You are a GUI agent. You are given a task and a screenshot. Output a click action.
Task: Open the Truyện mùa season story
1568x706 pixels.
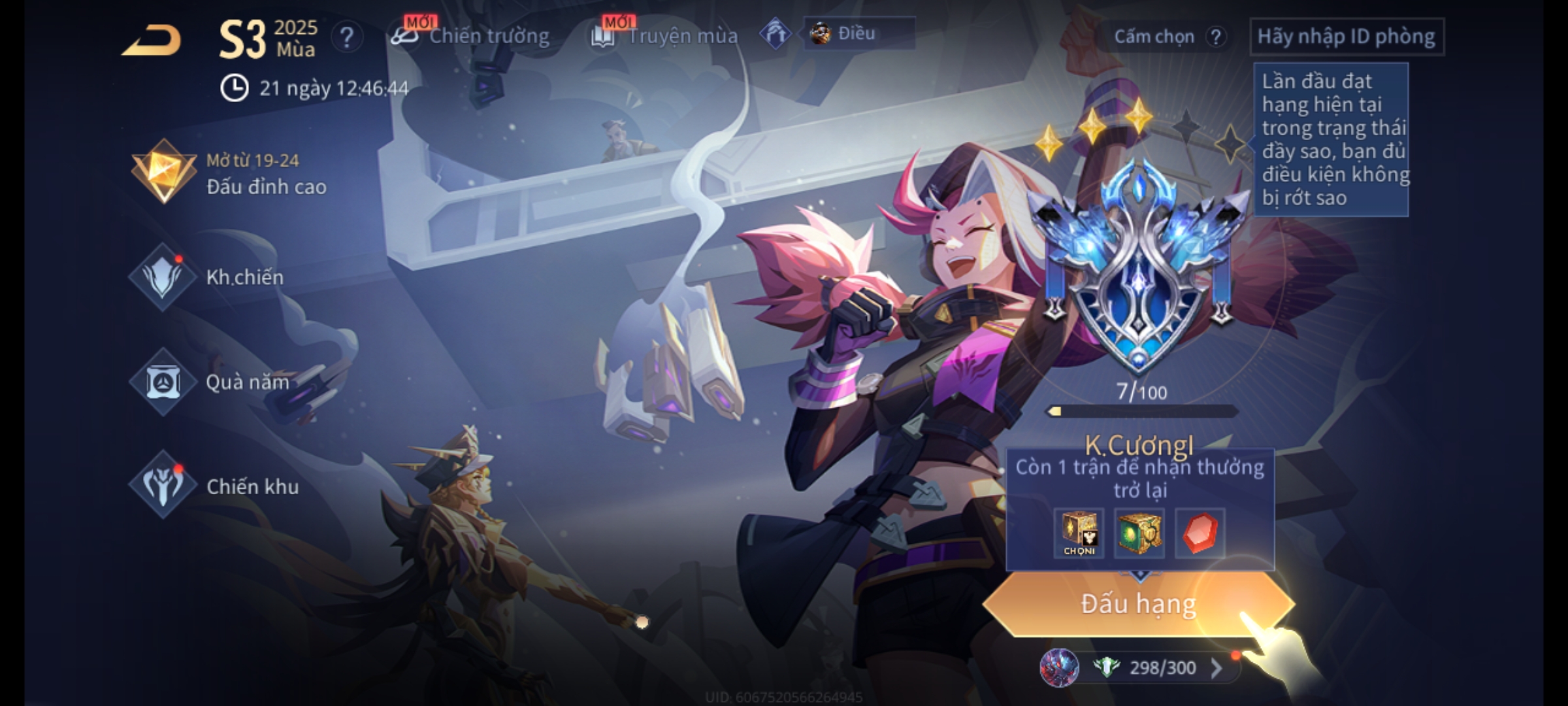665,36
